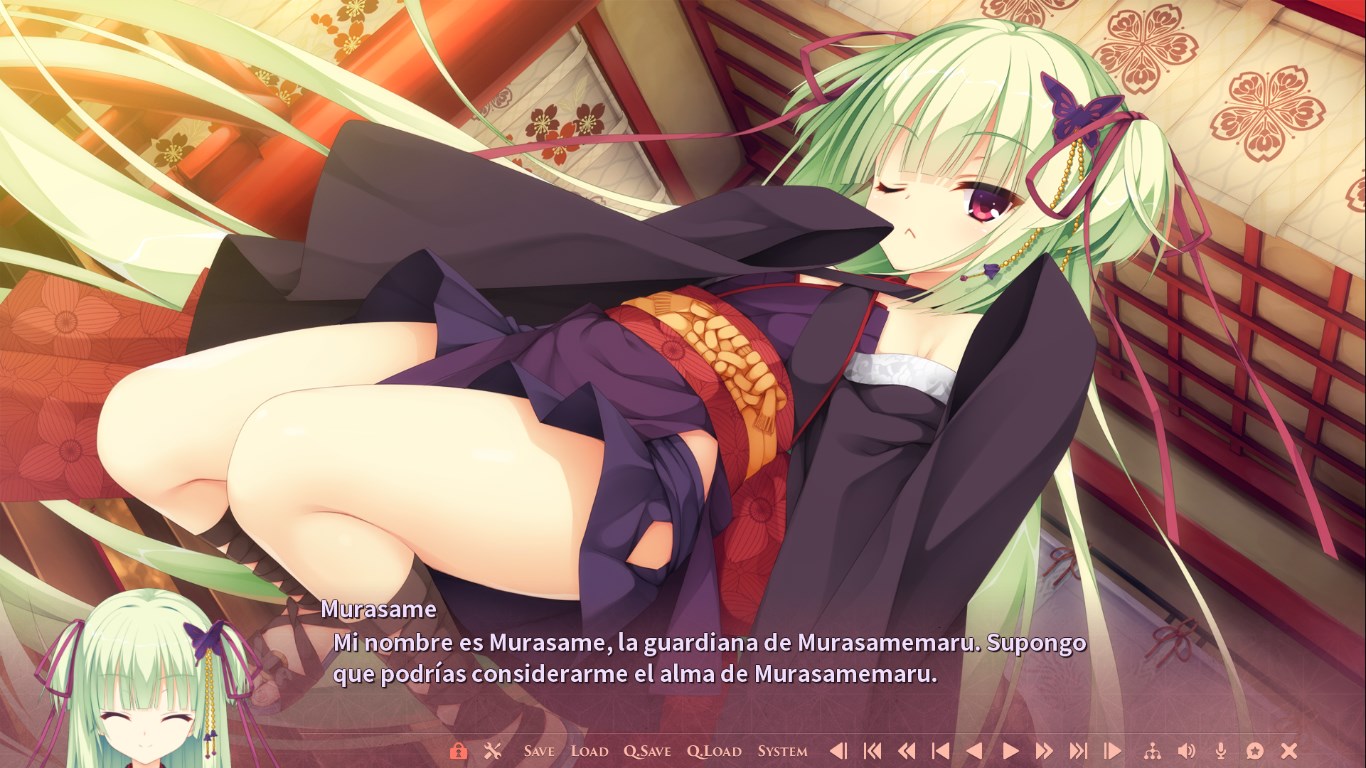Select the left triangle with bar icon
Image resolution: width=1366 pixels, height=768 pixels.
[x=838, y=751]
